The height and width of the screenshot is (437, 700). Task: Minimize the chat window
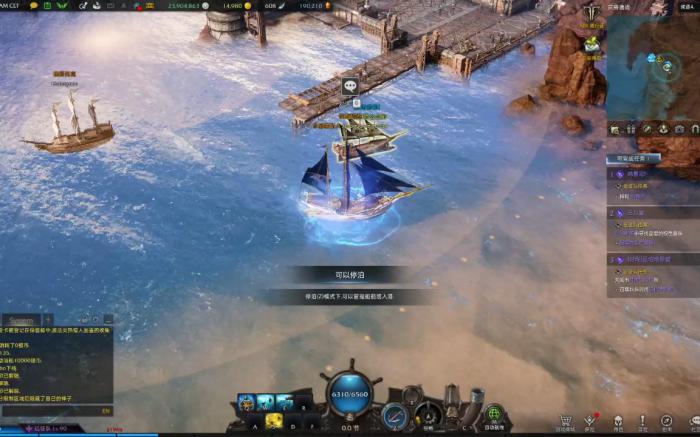[x=106, y=320]
